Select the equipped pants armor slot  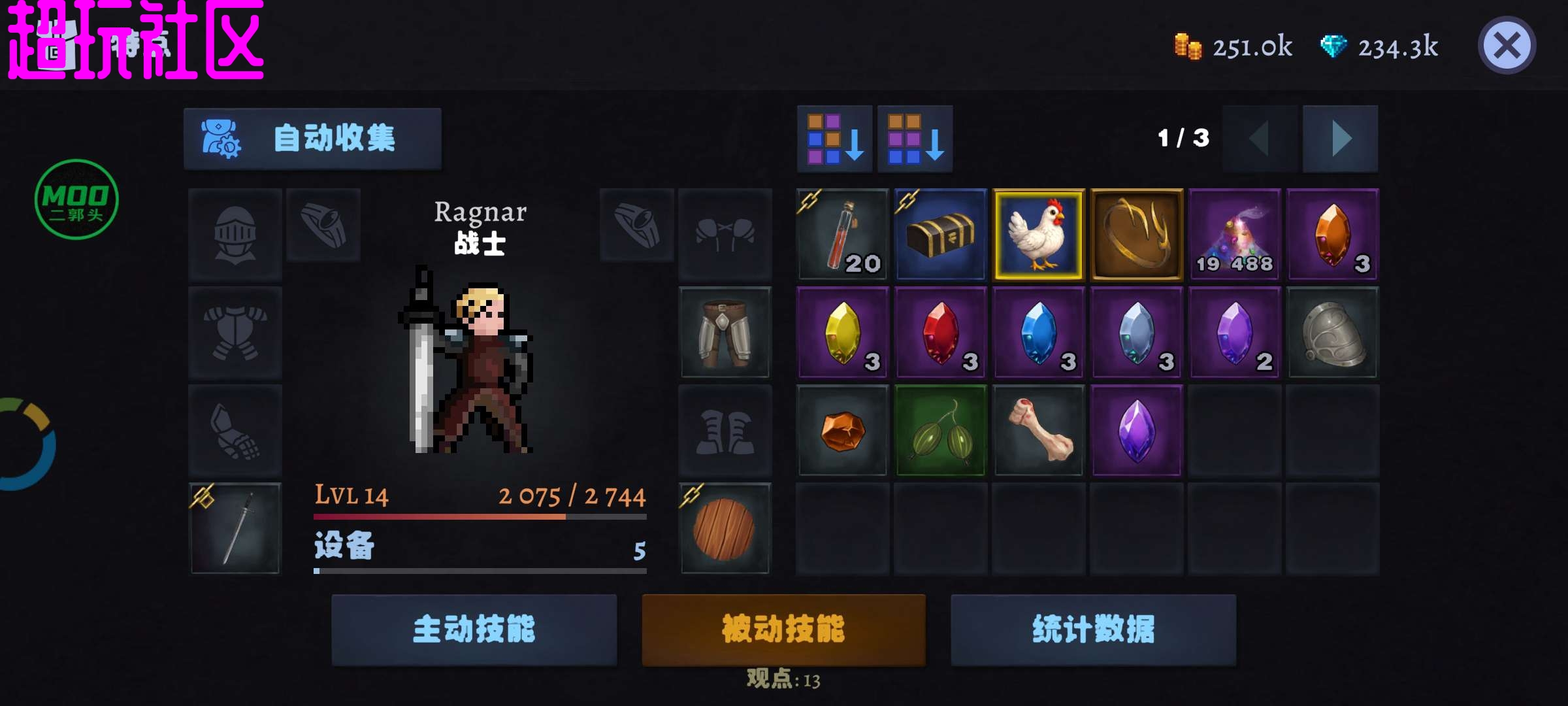[725, 333]
